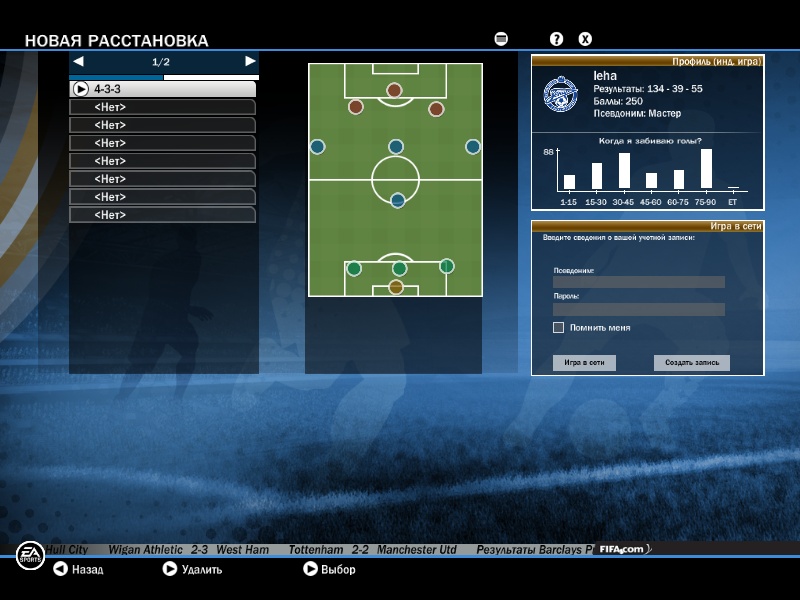Choose the Создать запись button

692,363
